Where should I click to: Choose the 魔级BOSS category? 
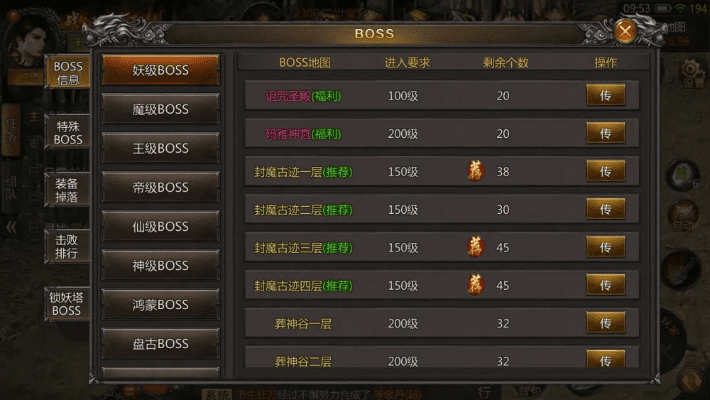tap(160, 110)
